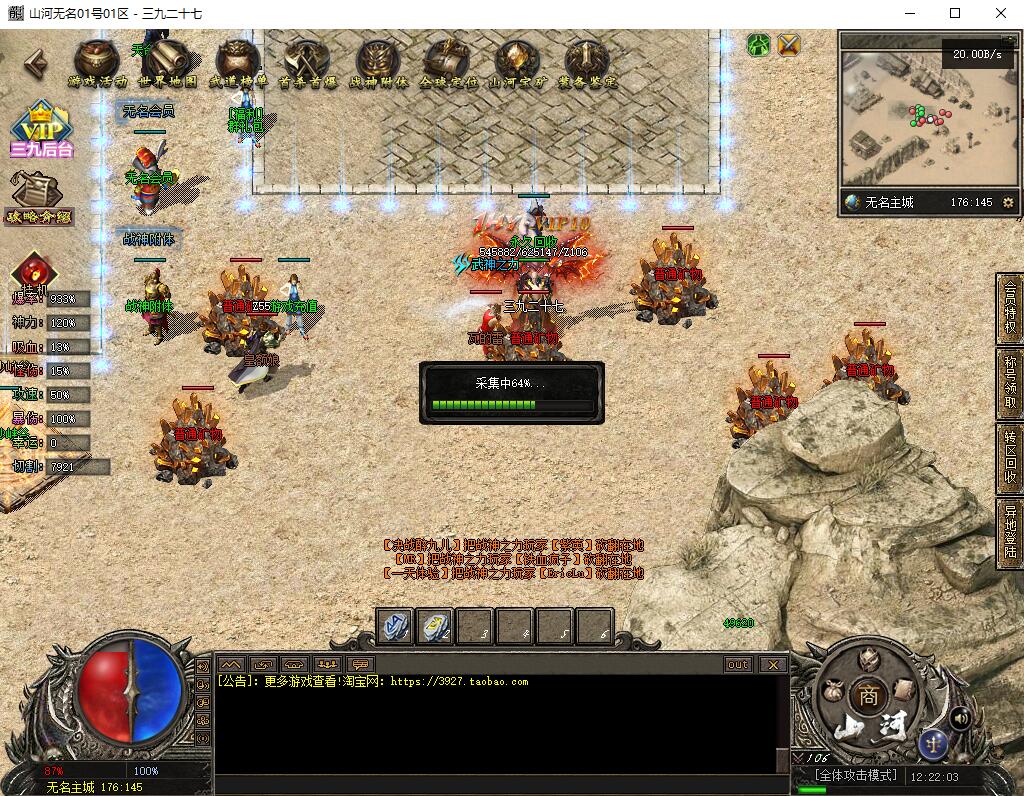Viewport: 1024px width, 796px height.
Task: Open the 山河宝矿 treasure mine menu
Action: [517, 63]
